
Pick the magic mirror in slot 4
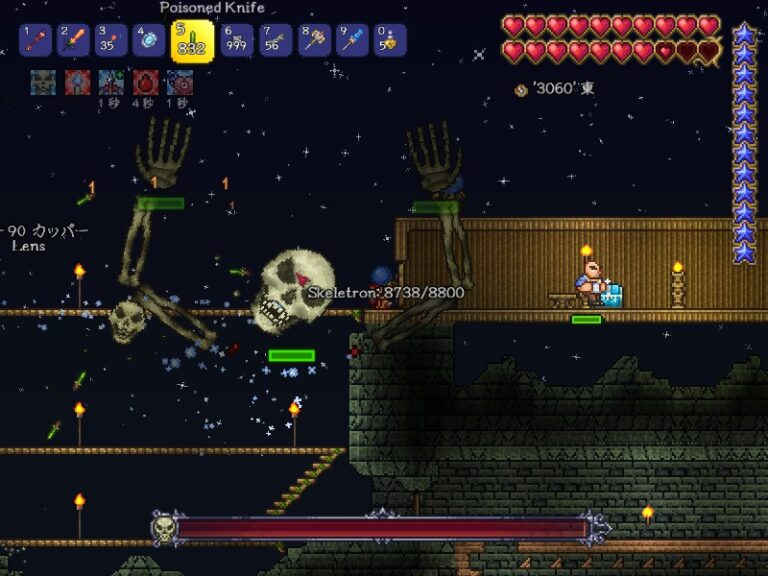(x=147, y=41)
